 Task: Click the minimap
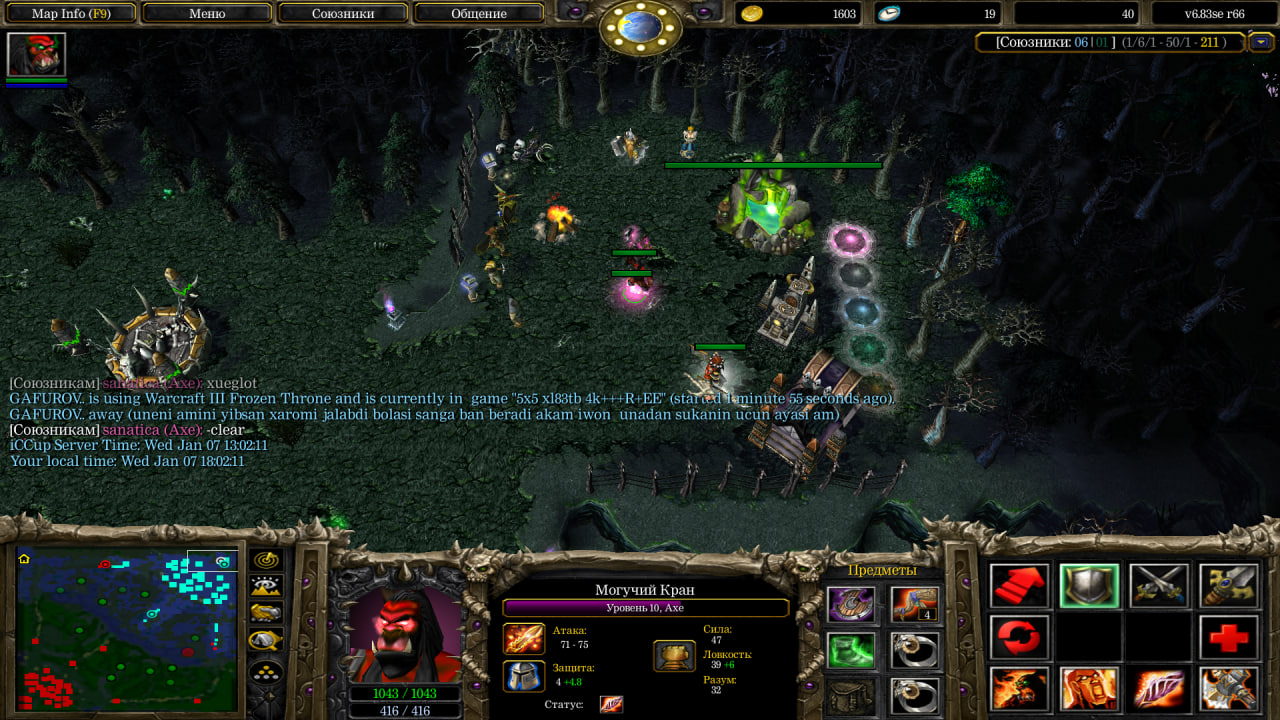coord(127,629)
